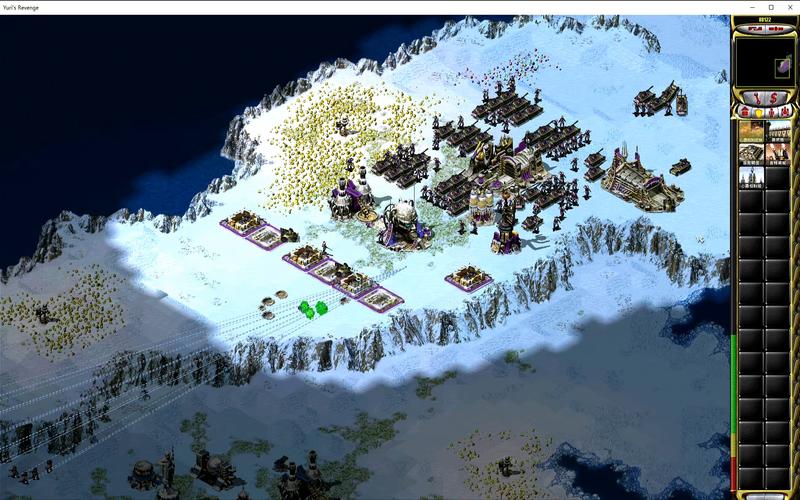Open the vehicles production tab

point(785,111)
